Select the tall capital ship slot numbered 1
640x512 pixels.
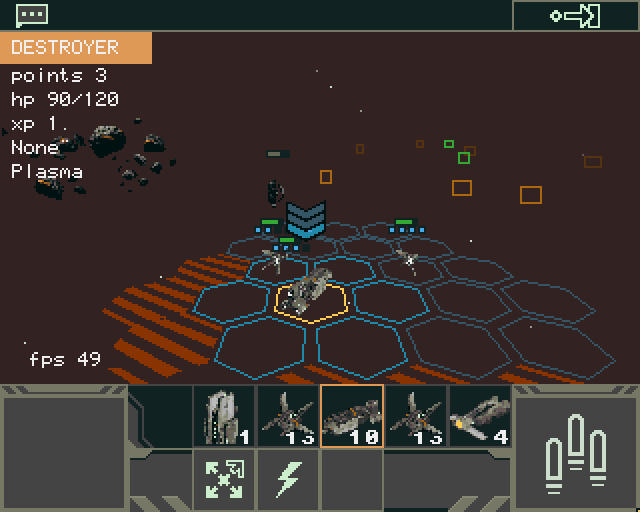tap(224, 416)
